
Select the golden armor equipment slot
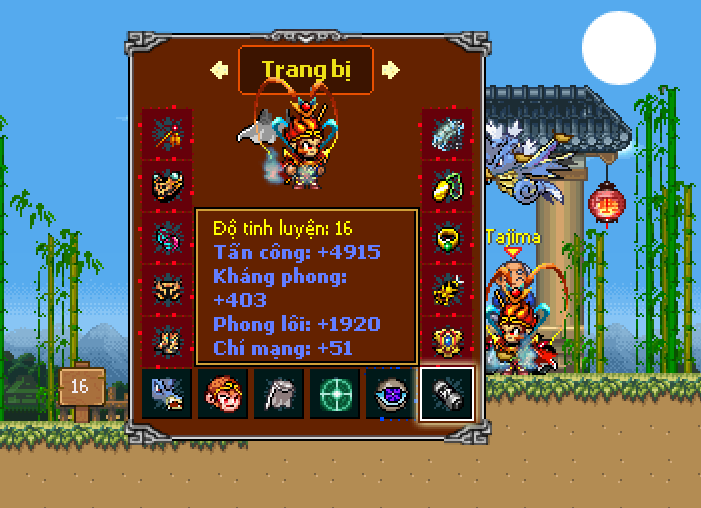click(x=166, y=186)
